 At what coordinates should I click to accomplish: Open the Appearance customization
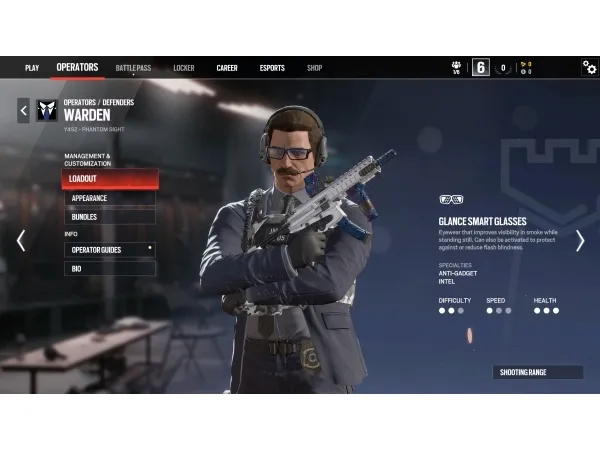coord(111,198)
